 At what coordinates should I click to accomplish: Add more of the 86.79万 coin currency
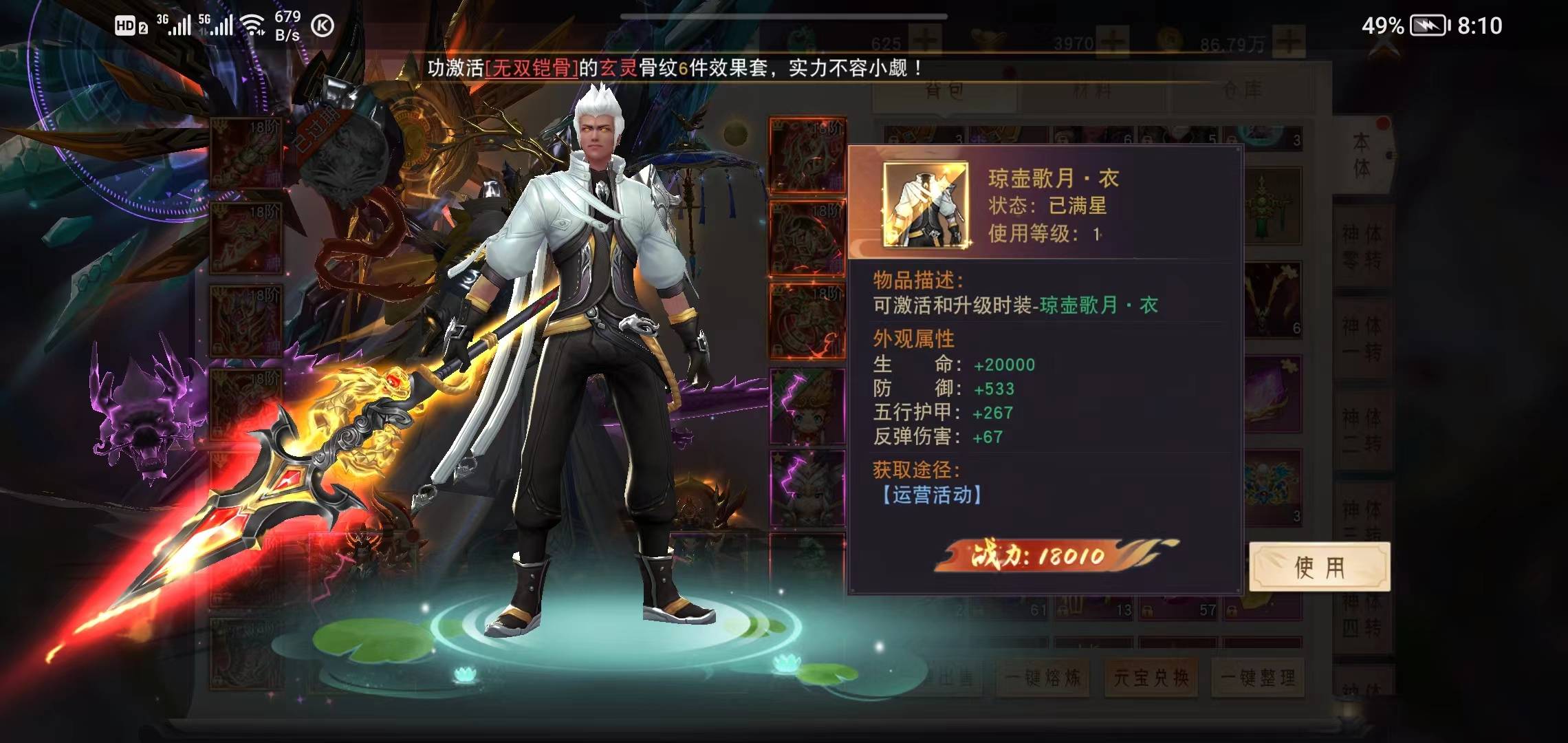click(1289, 43)
